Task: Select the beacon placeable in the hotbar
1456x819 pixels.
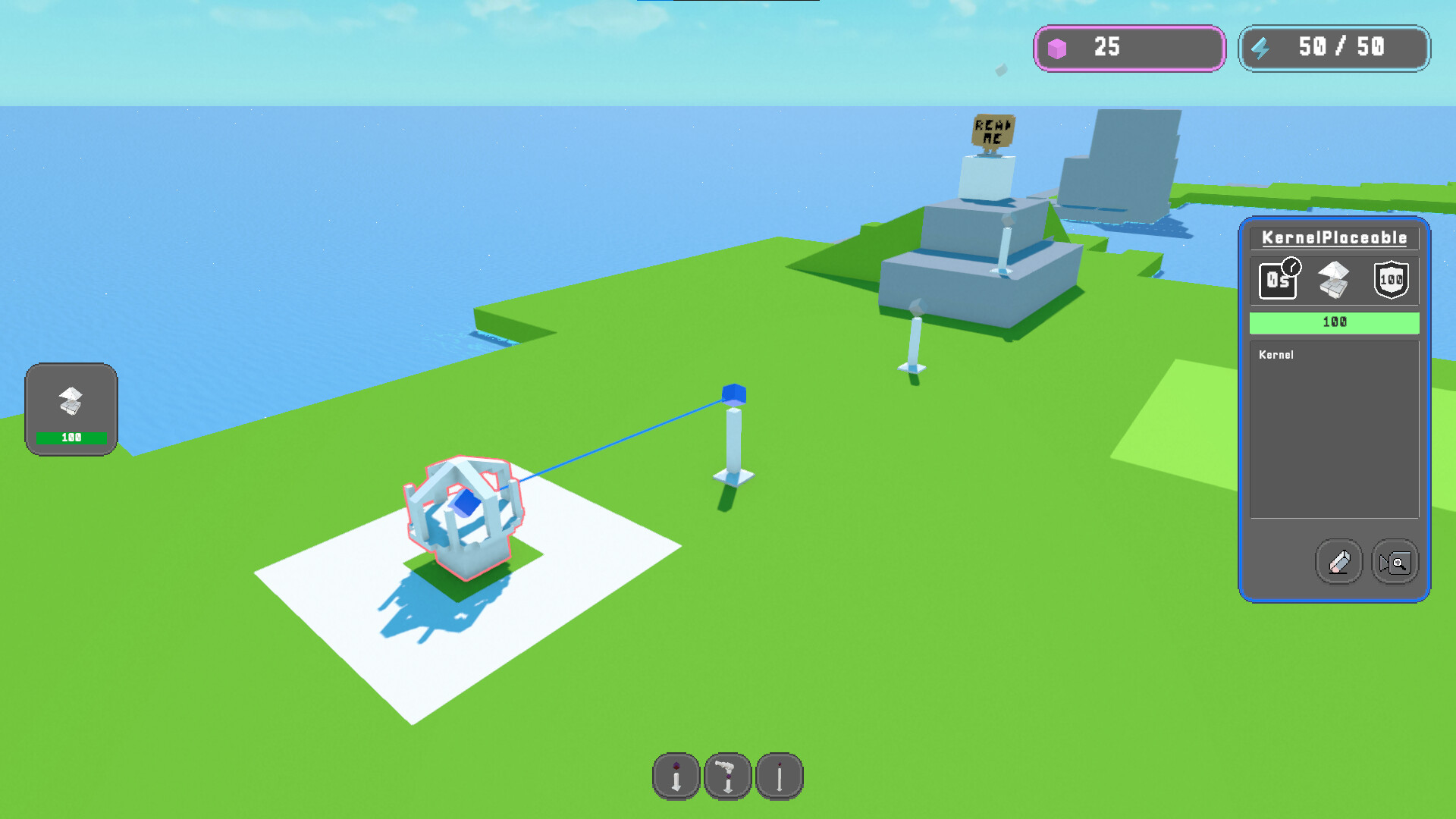Action: [x=675, y=776]
